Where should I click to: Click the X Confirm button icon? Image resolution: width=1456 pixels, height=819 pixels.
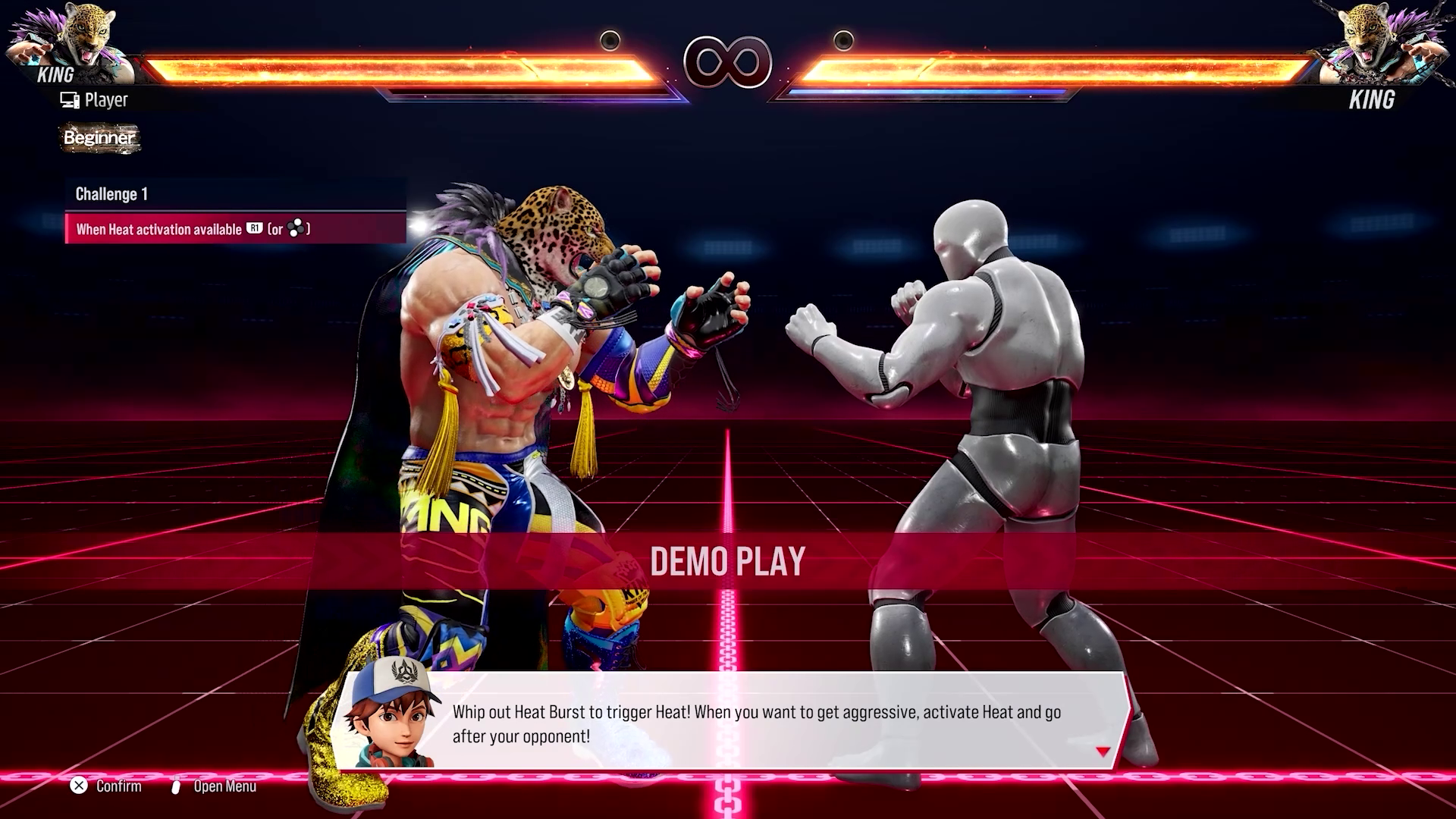click(x=78, y=786)
